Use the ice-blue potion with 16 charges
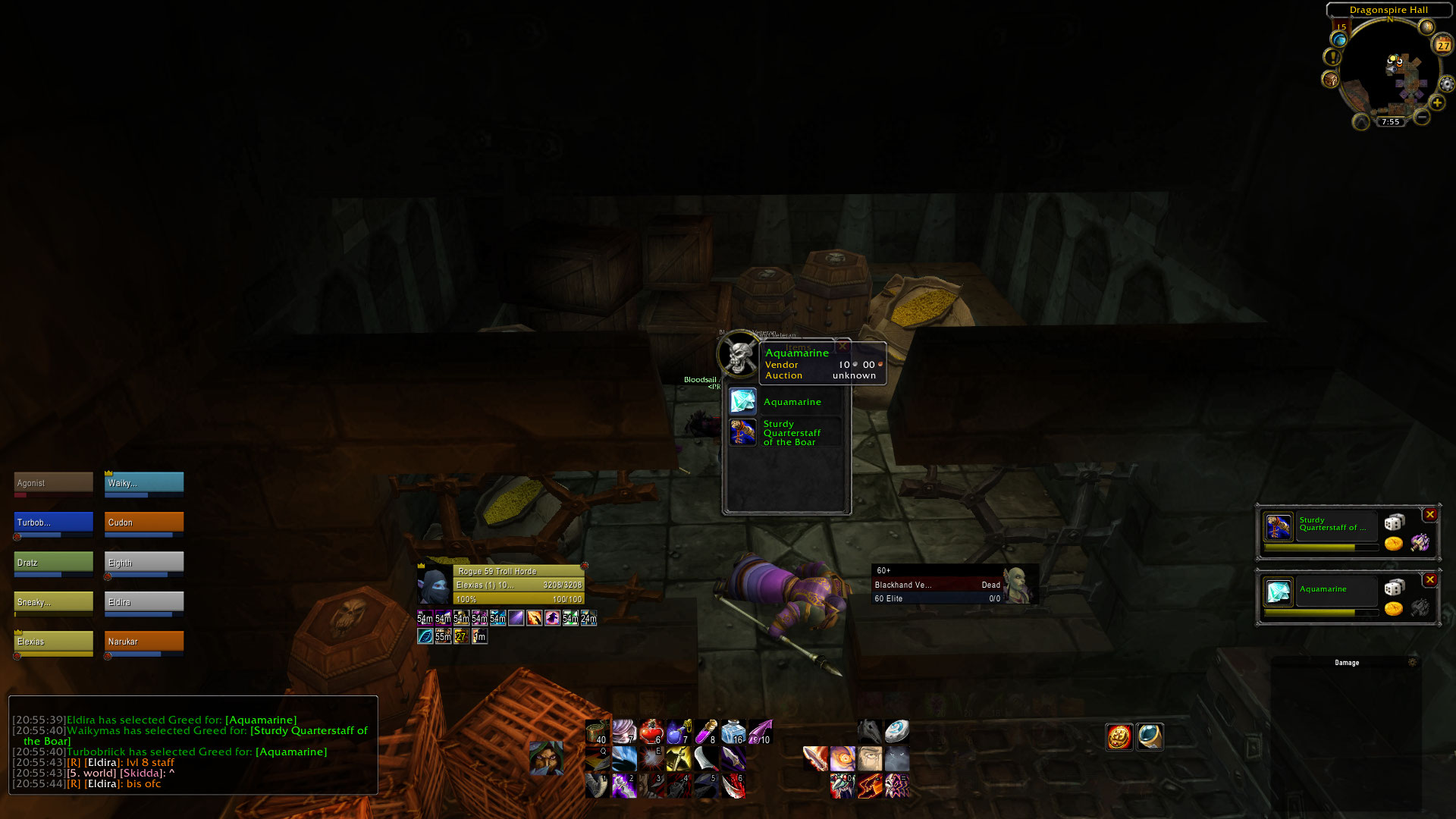The width and height of the screenshot is (1456, 819). [x=734, y=732]
